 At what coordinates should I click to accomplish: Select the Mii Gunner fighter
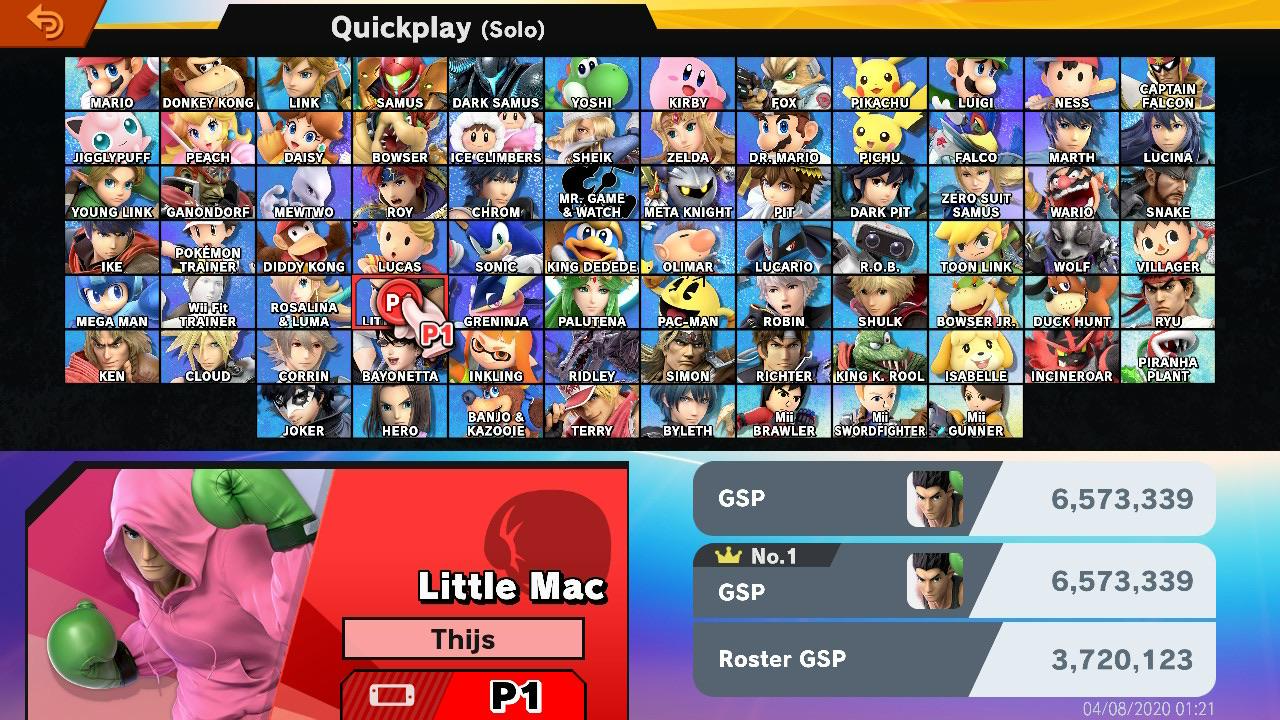coord(976,412)
